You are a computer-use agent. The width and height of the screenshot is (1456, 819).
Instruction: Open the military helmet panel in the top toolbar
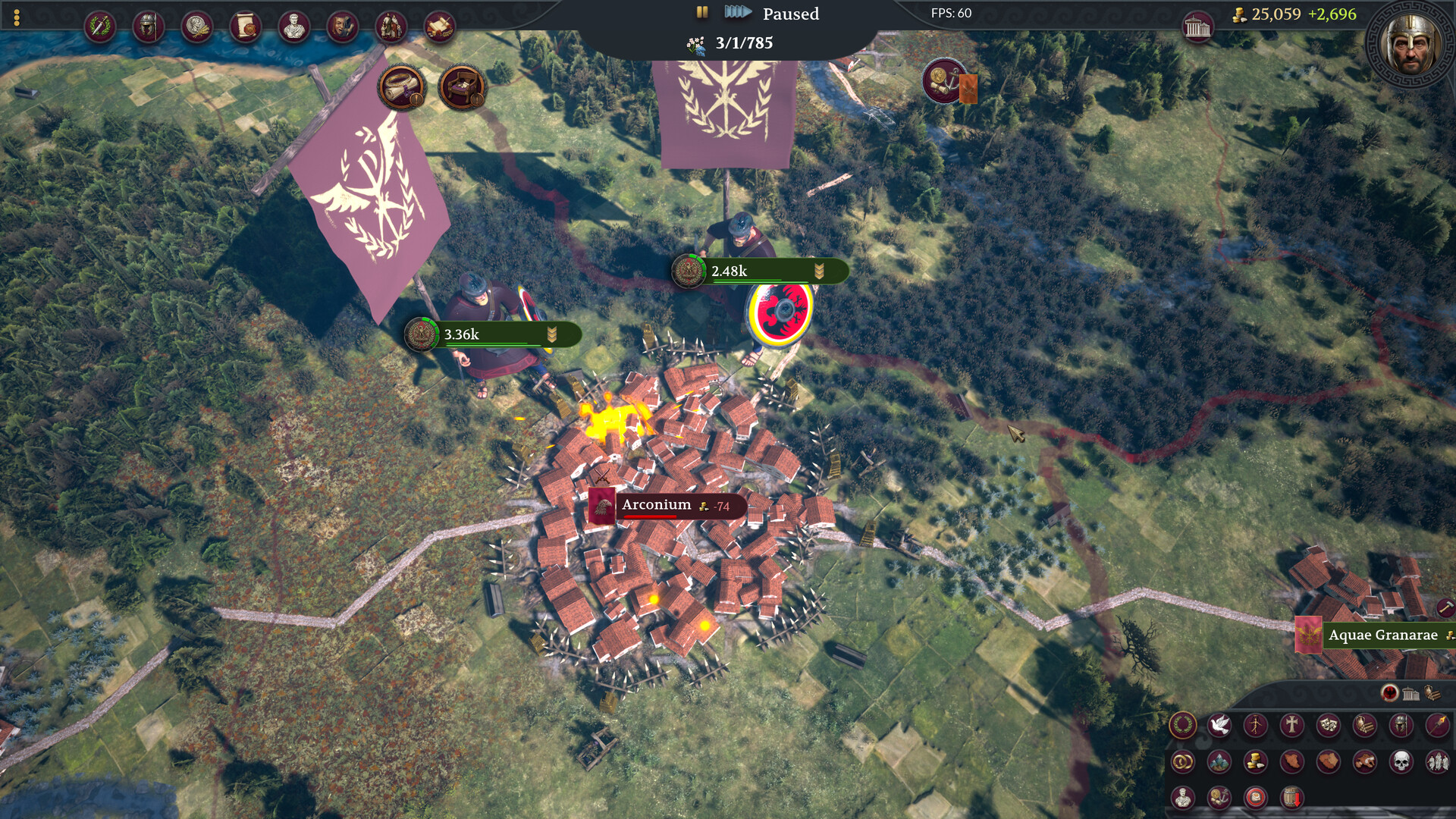pos(149,27)
